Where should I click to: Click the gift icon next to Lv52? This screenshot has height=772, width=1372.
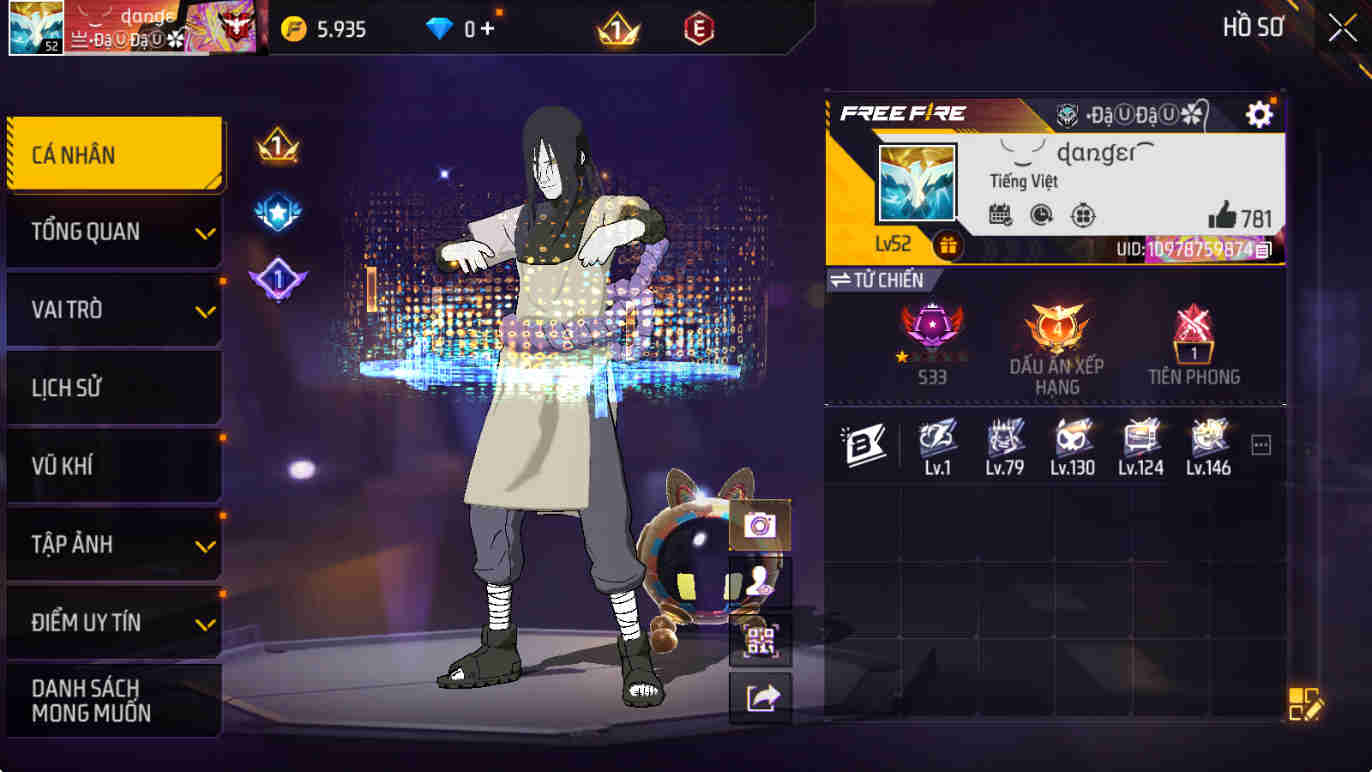tap(949, 241)
